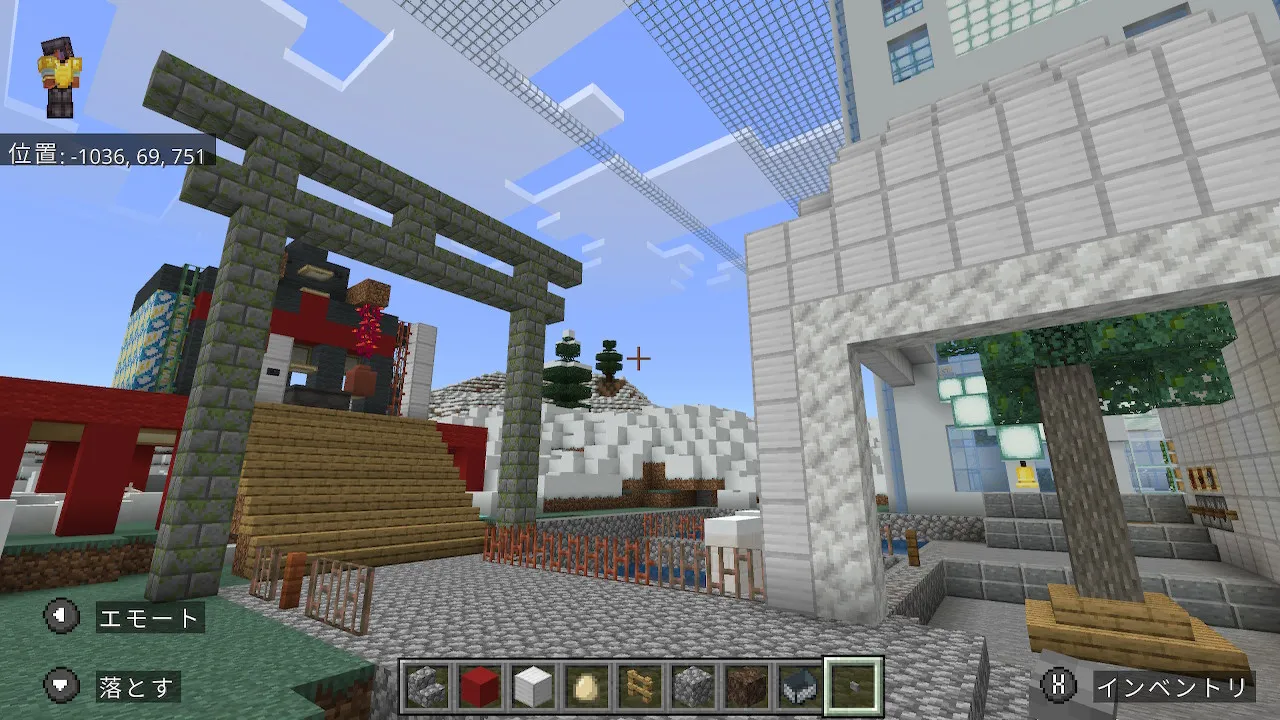The height and width of the screenshot is (720, 1280).
Task: Select the white block hotbar slot
Action: 533,686
